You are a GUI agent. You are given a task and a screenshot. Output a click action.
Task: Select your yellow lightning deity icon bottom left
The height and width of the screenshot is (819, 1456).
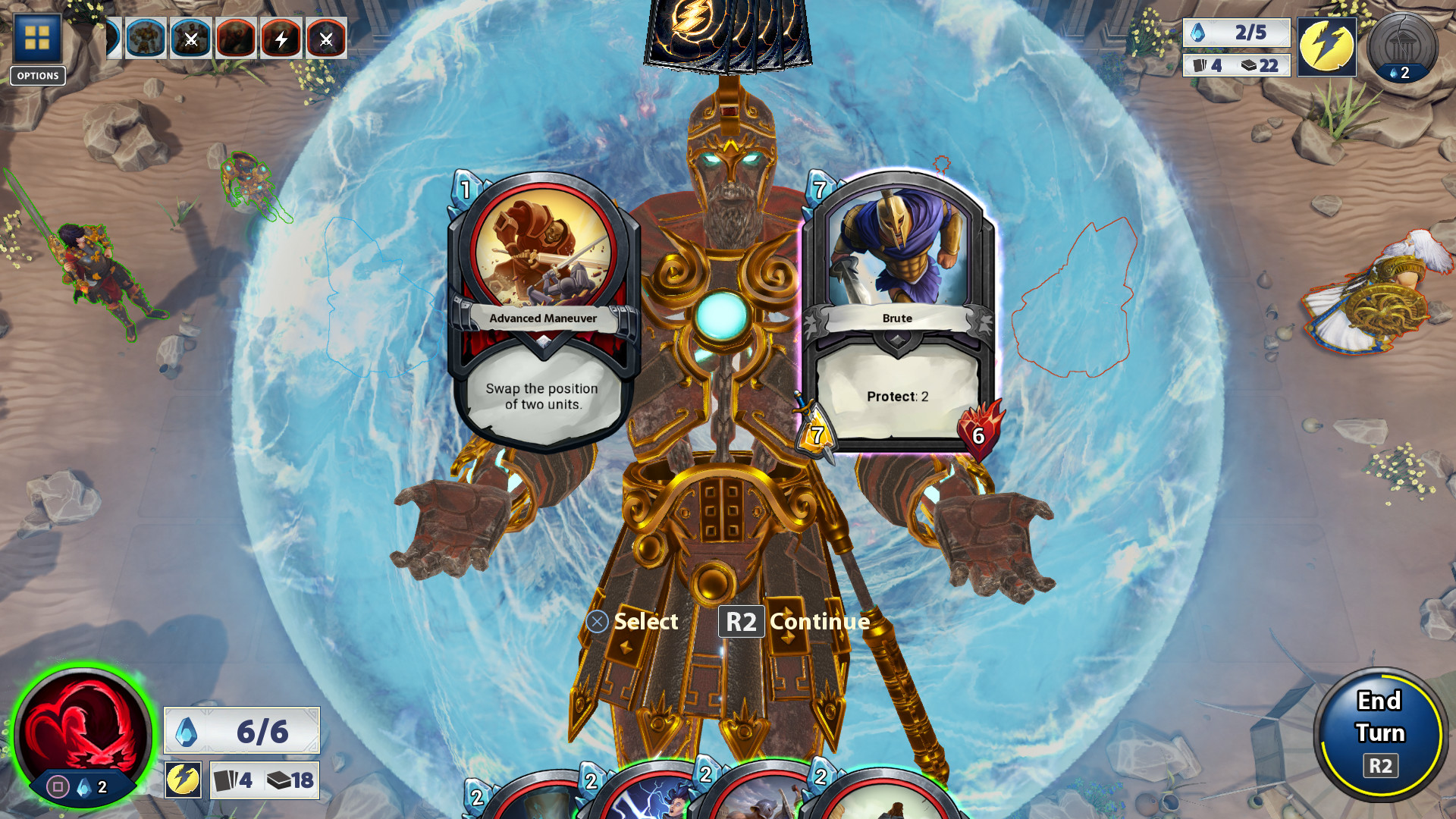coord(182,780)
